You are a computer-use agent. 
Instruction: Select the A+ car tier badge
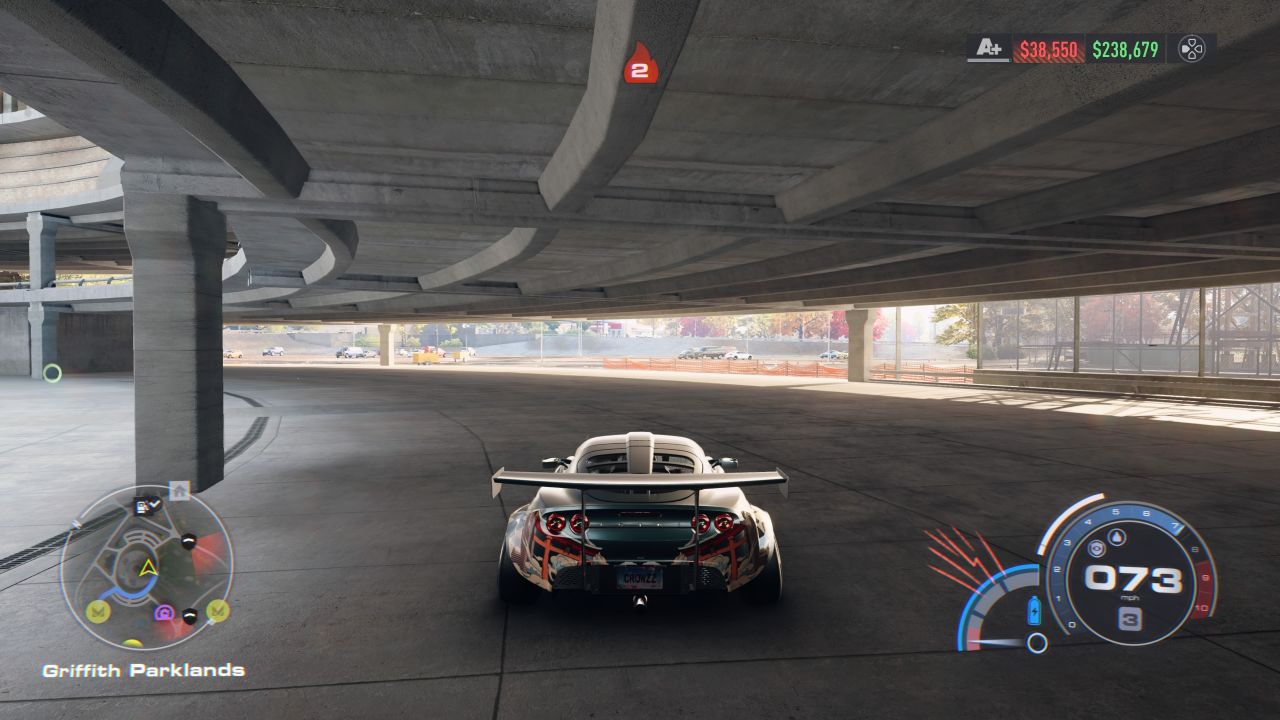pos(989,48)
